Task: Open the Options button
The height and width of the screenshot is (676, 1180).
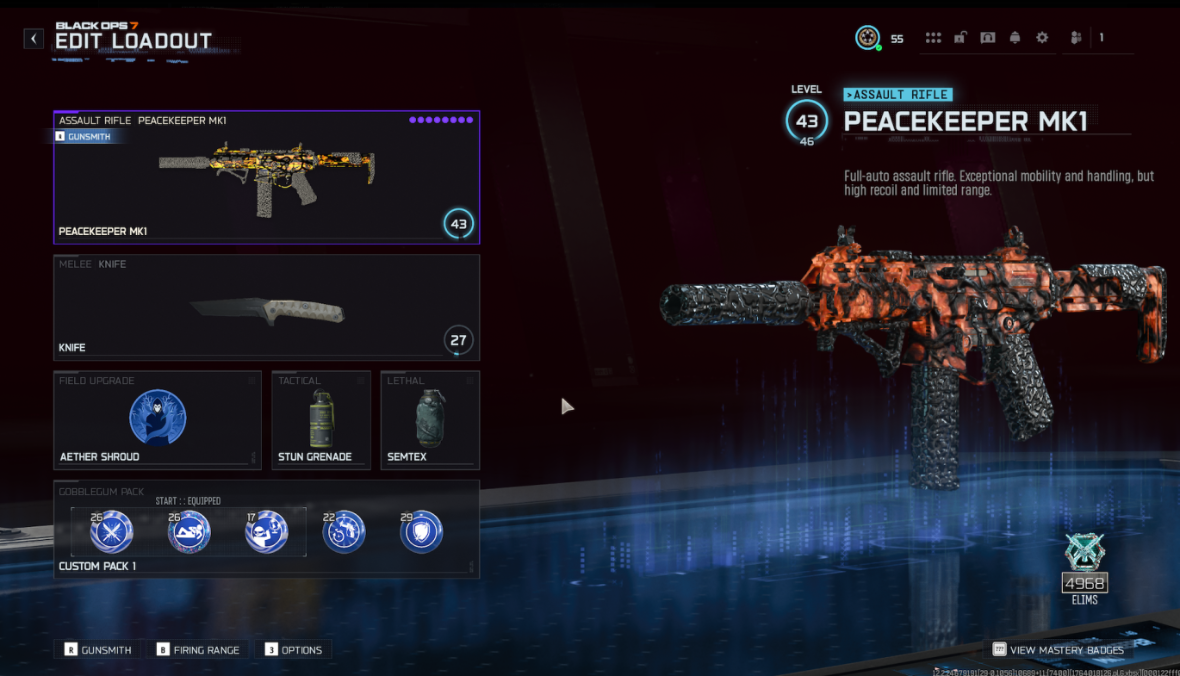Action: coord(293,650)
